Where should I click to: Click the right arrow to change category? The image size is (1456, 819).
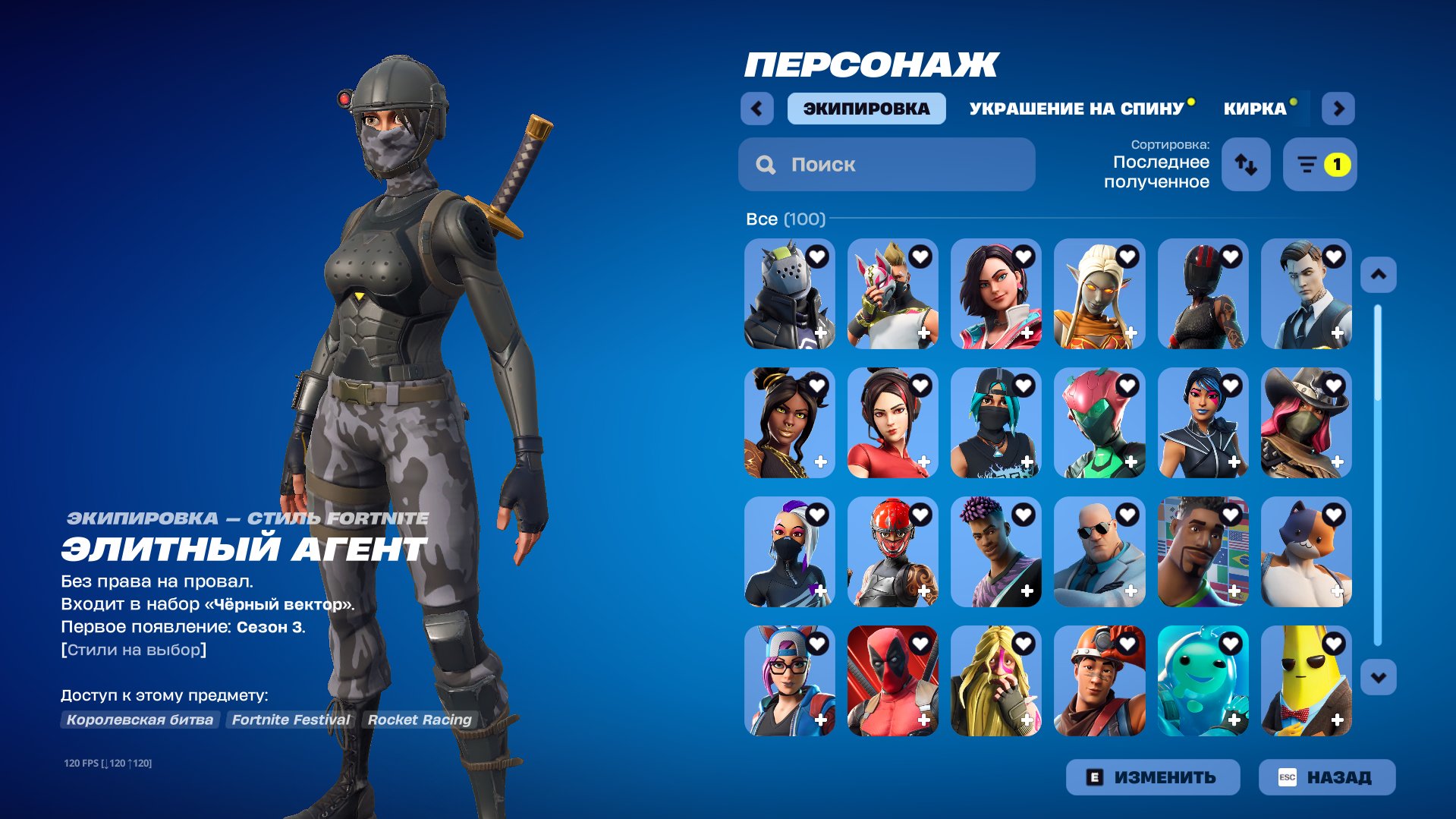1338,108
